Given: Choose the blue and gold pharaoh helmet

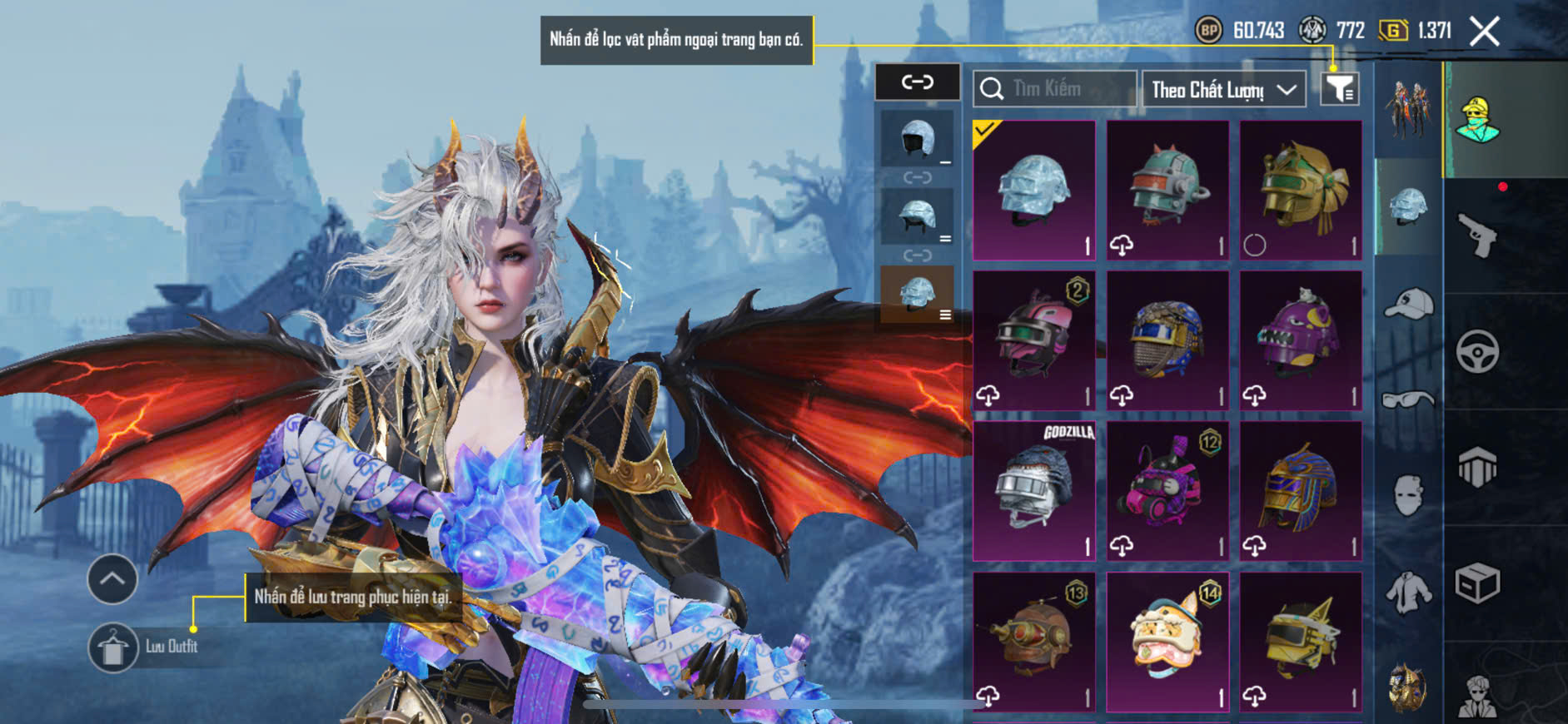Looking at the screenshot, I should (x=1301, y=490).
